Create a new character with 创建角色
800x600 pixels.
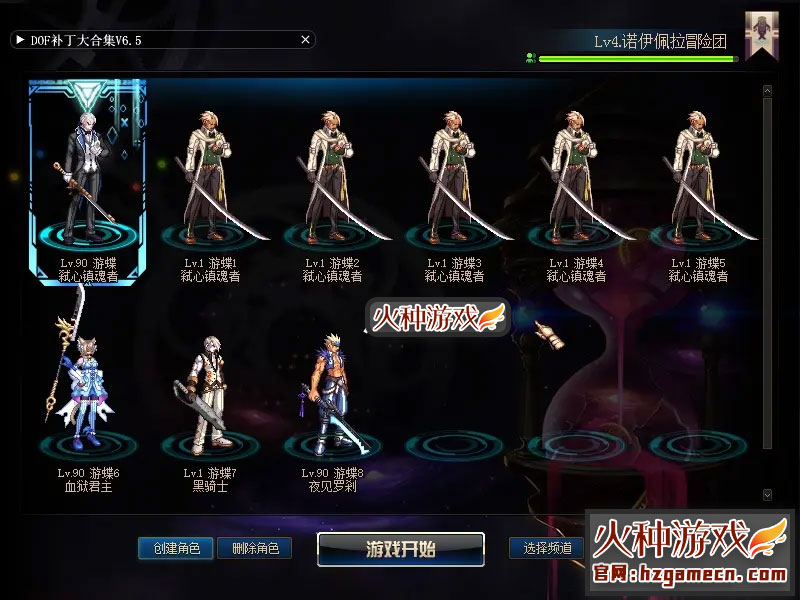[176, 548]
